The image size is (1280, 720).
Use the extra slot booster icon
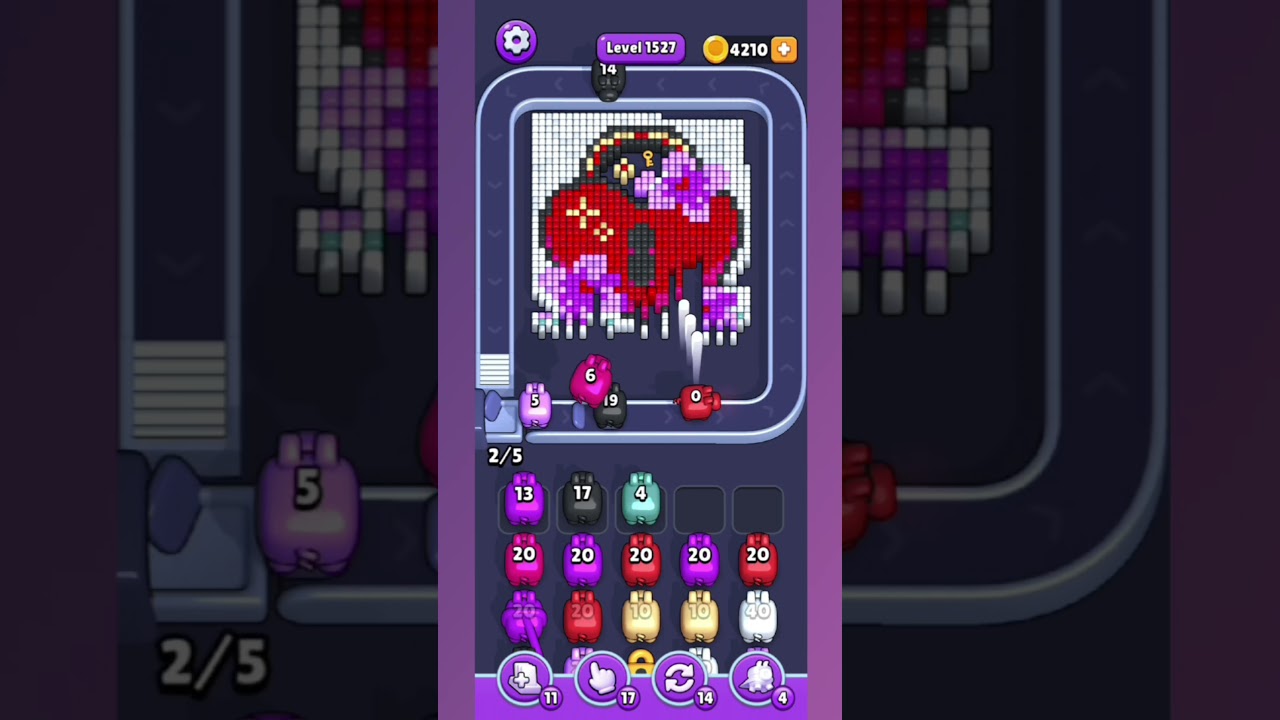pyautogui.click(x=524, y=678)
